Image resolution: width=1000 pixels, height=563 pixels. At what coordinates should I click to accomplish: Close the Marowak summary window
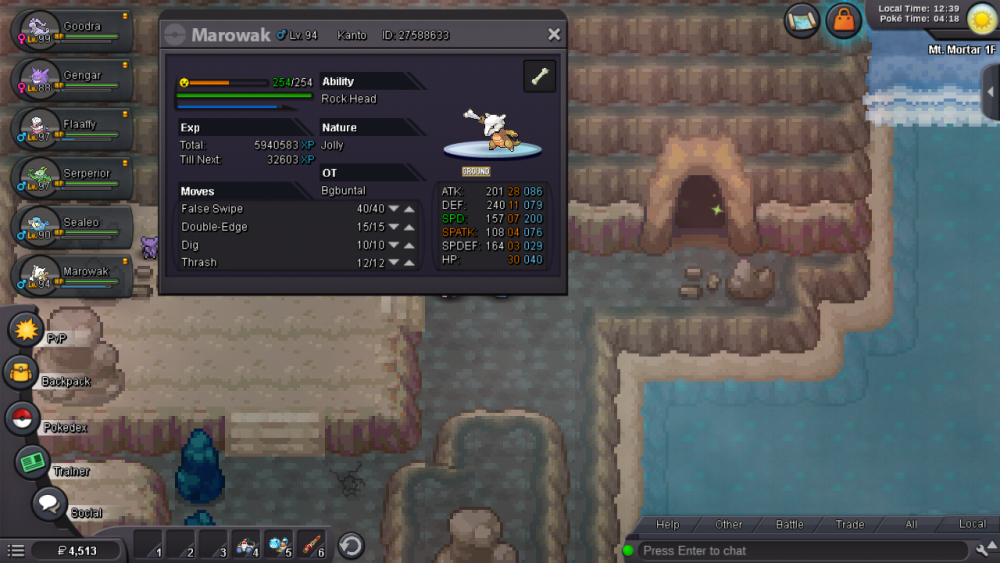[x=554, y=35]
